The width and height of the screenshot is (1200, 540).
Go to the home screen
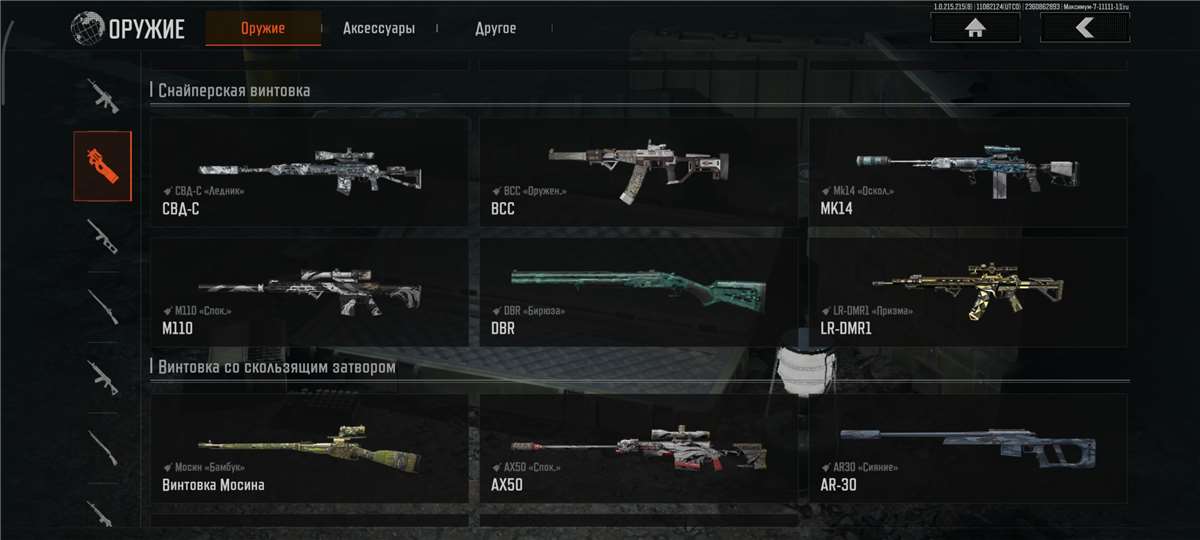tap(975, 28)
